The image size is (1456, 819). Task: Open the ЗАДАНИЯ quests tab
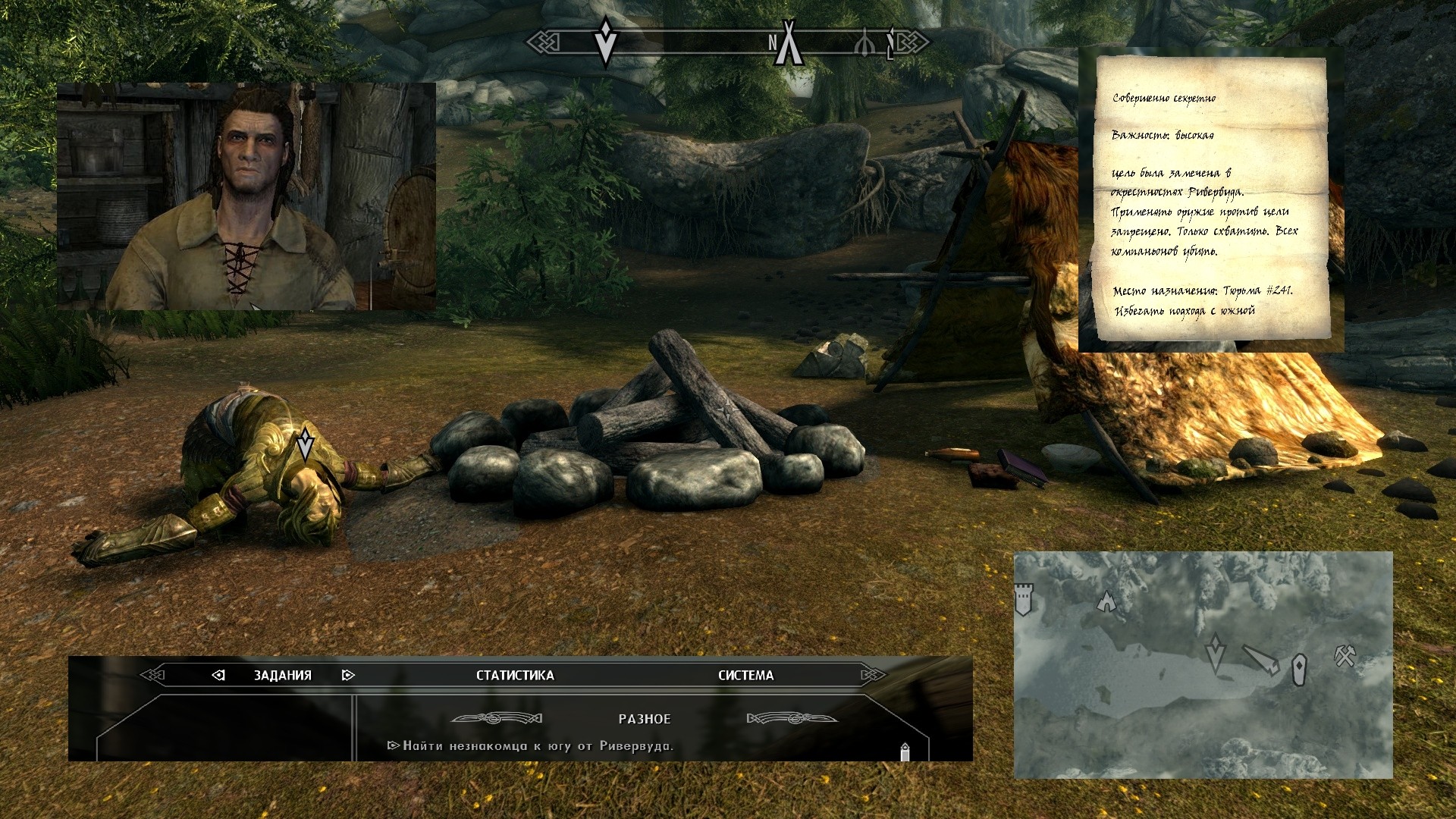coord(282,675)
